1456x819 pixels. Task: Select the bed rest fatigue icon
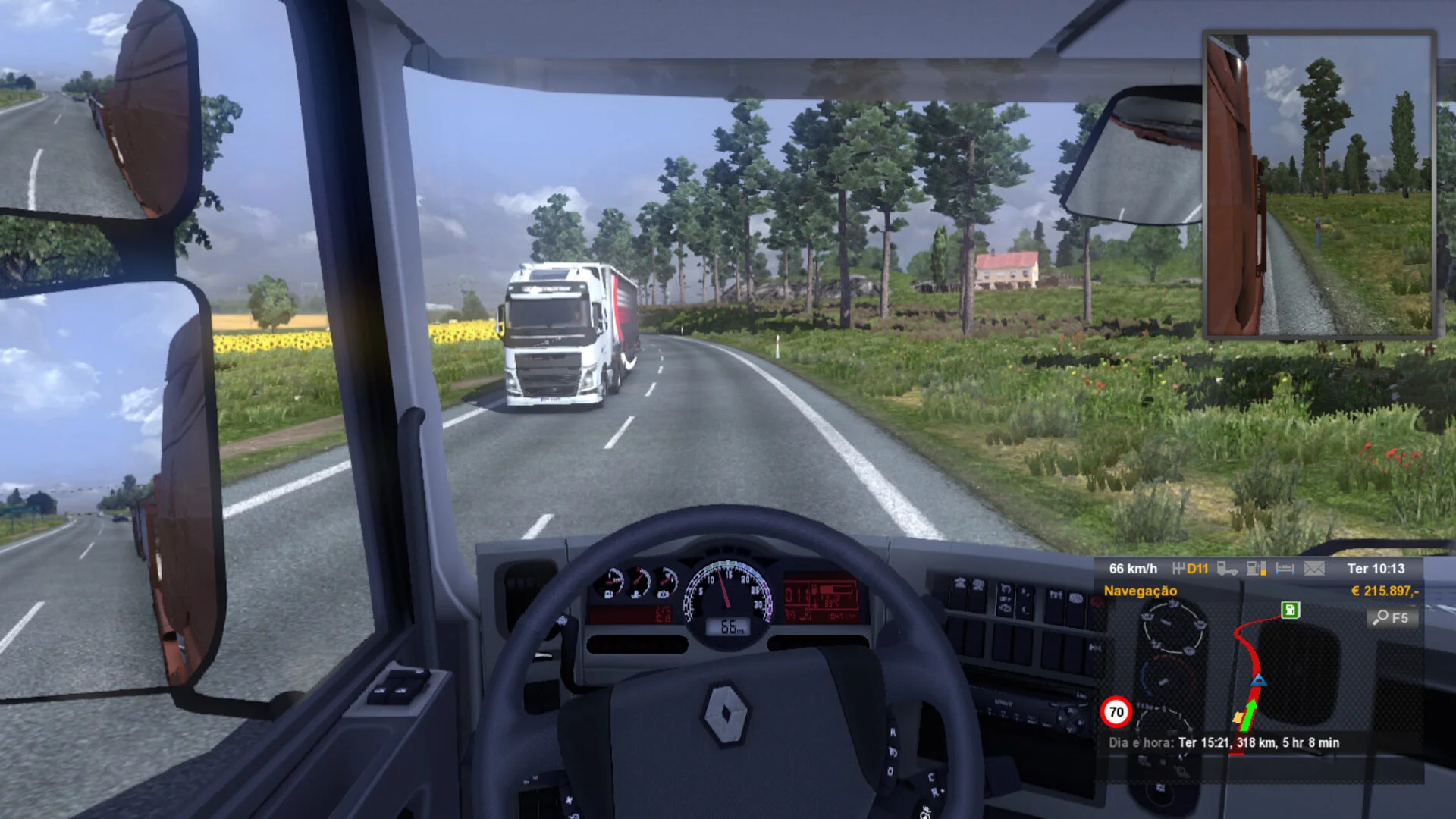[1285, 569]
